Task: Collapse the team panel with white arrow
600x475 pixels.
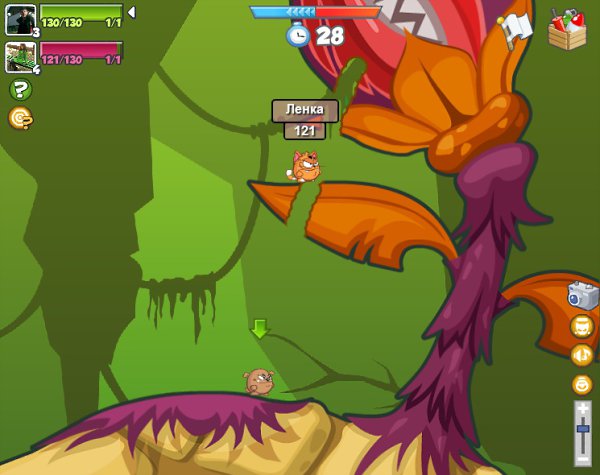Action: 131,12
